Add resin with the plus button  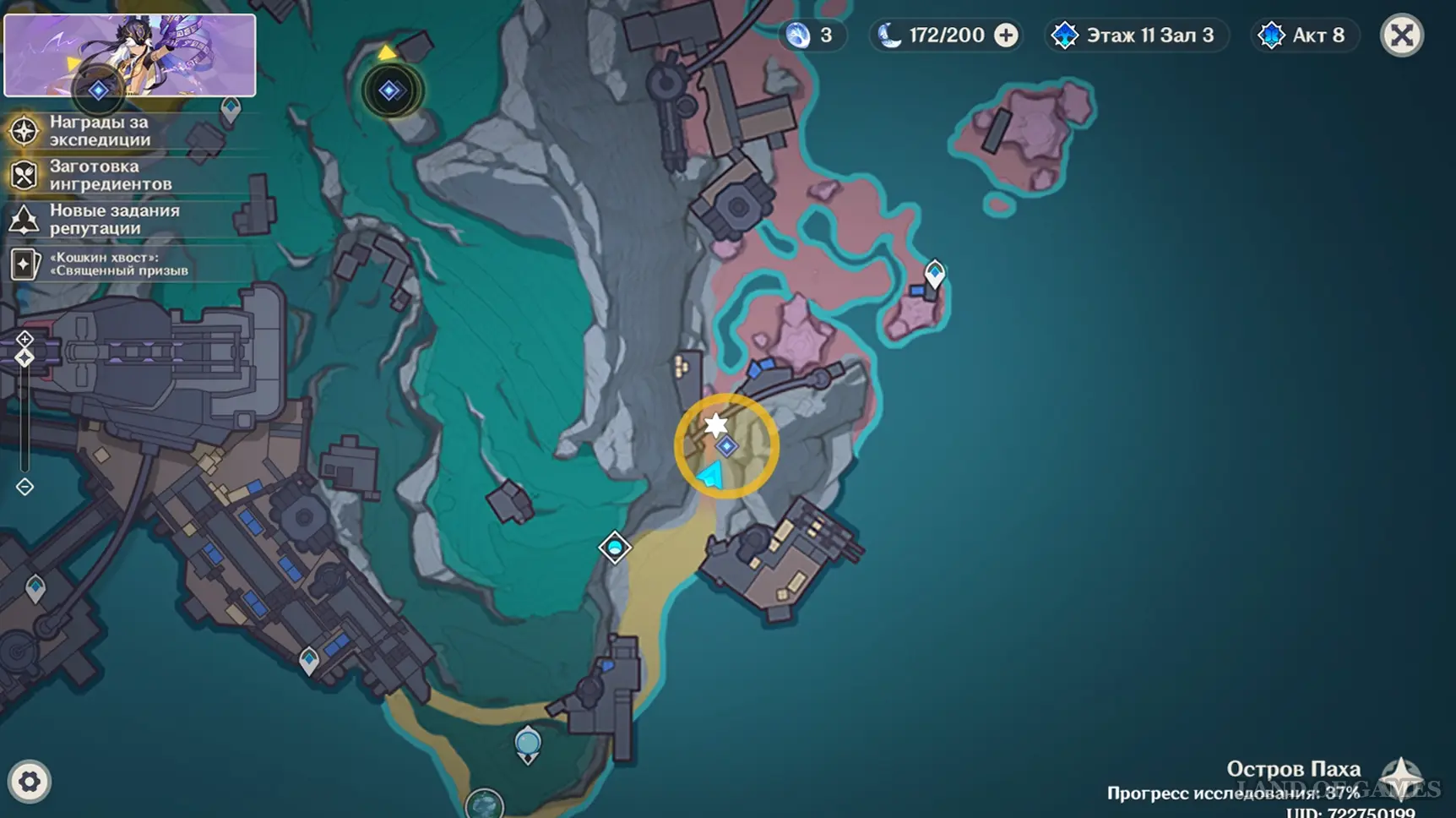click(x=1006, y=35)
